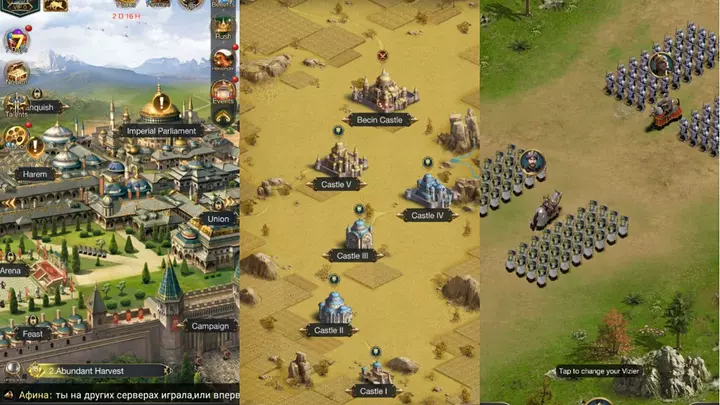This screenshot has height=405, width=720.
Task: Open the Events icon
Action: tap(223, 91)
